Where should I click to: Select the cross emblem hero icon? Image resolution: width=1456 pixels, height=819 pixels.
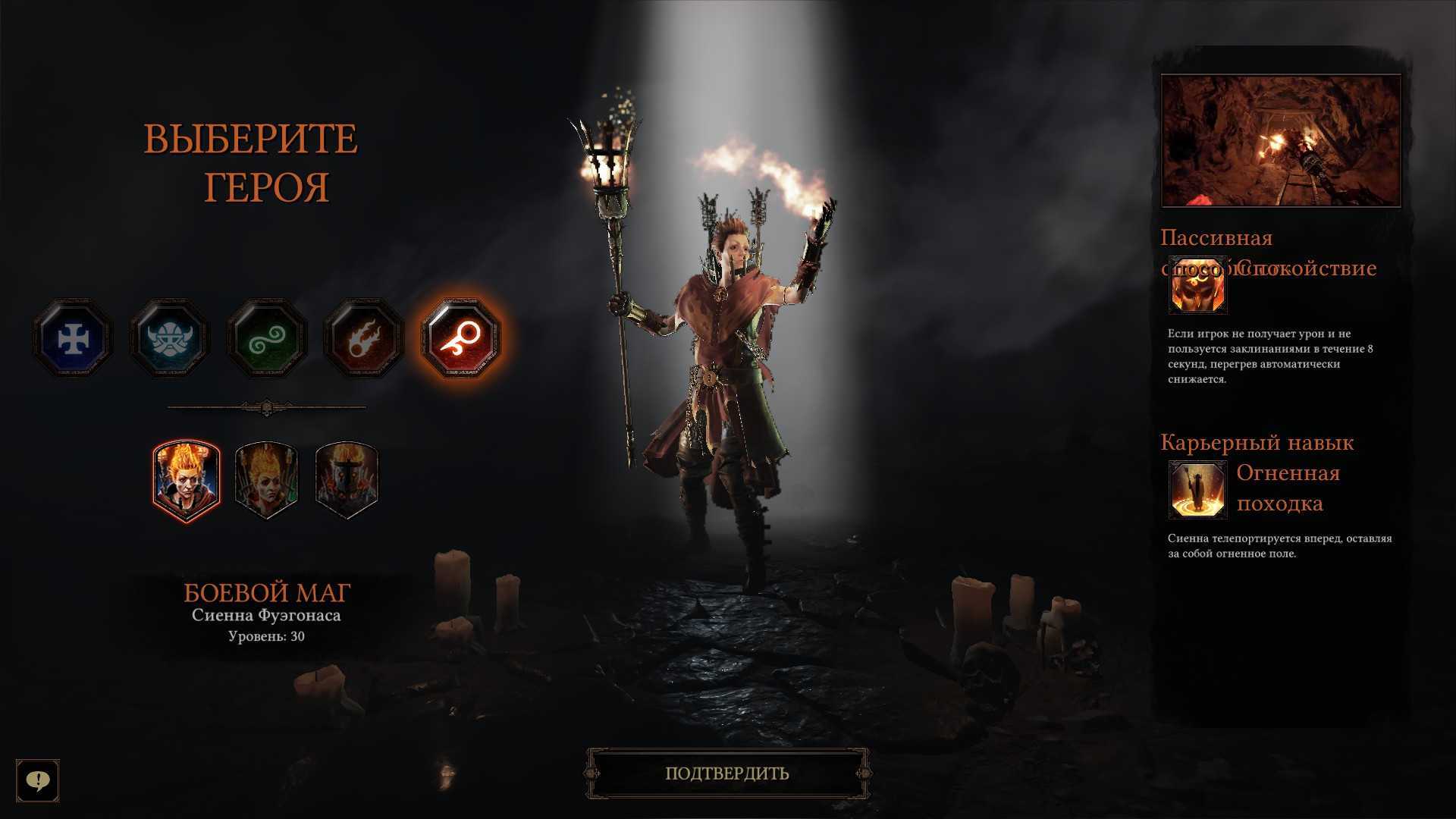click(73, 338)
